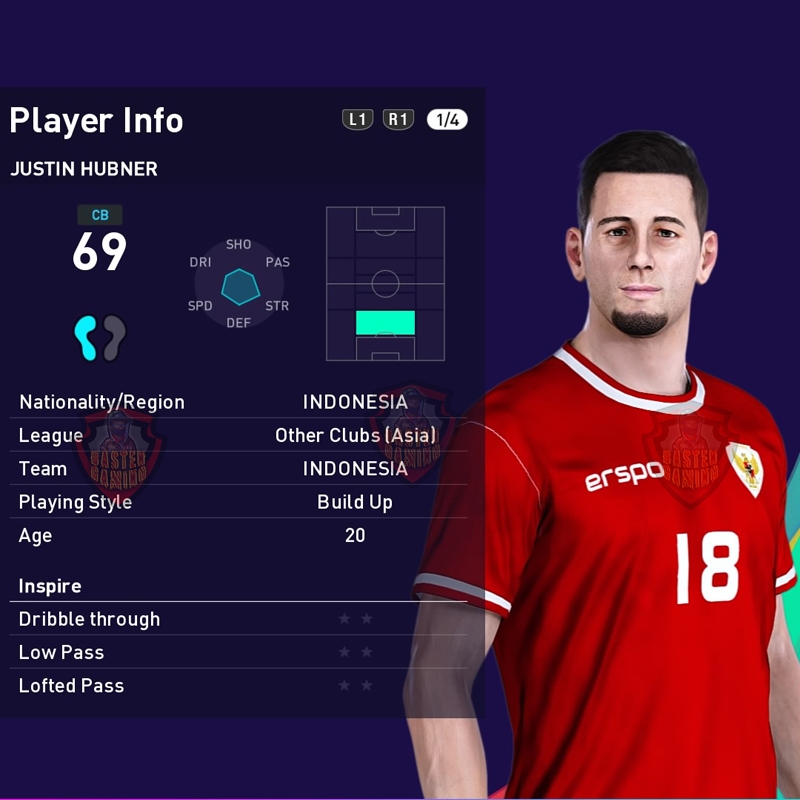Click the 1/4 page indicator
The image size is (800, 800).
click(447, 120)
